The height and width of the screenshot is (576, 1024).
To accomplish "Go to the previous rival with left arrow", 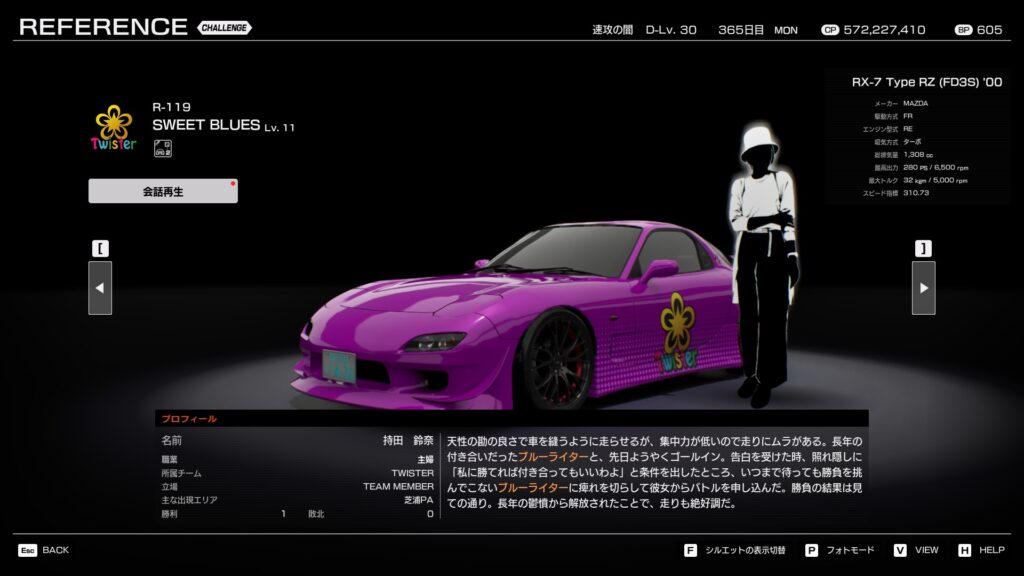I will pyautogui.click(x=100, y=288).
